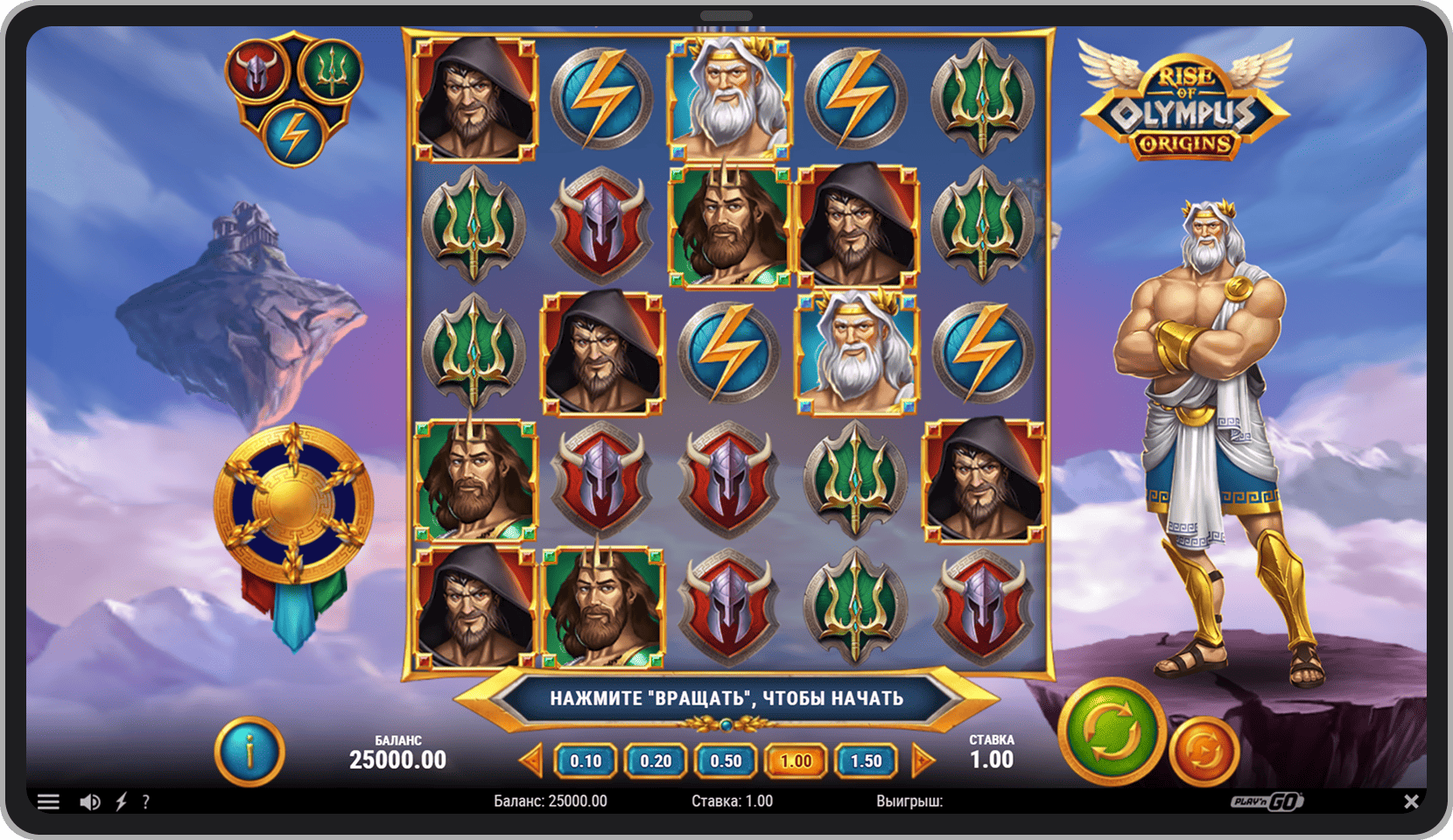Toggle the sound speaker icon
This screenshot has width=1453, height=840.
tap(89, 801)
